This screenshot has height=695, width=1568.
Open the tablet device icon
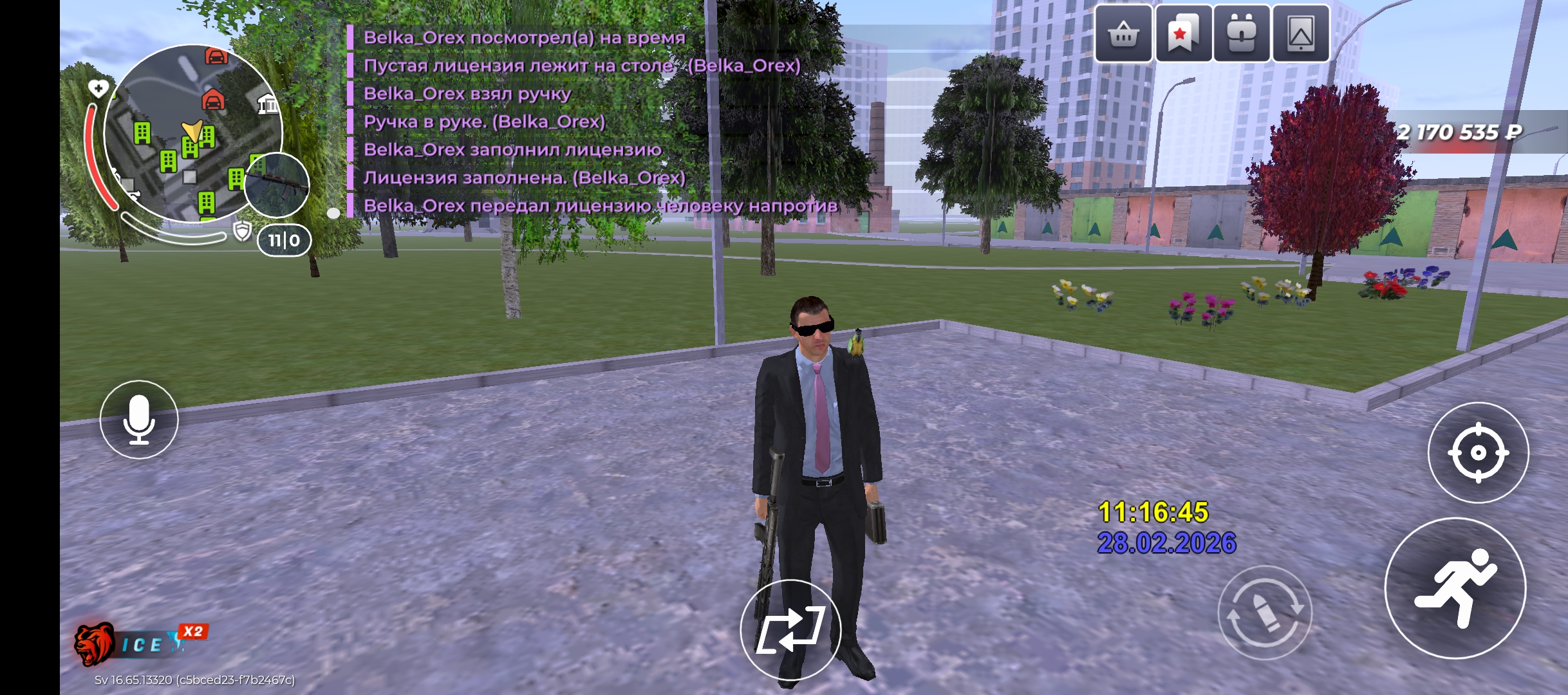[1300, 33]
